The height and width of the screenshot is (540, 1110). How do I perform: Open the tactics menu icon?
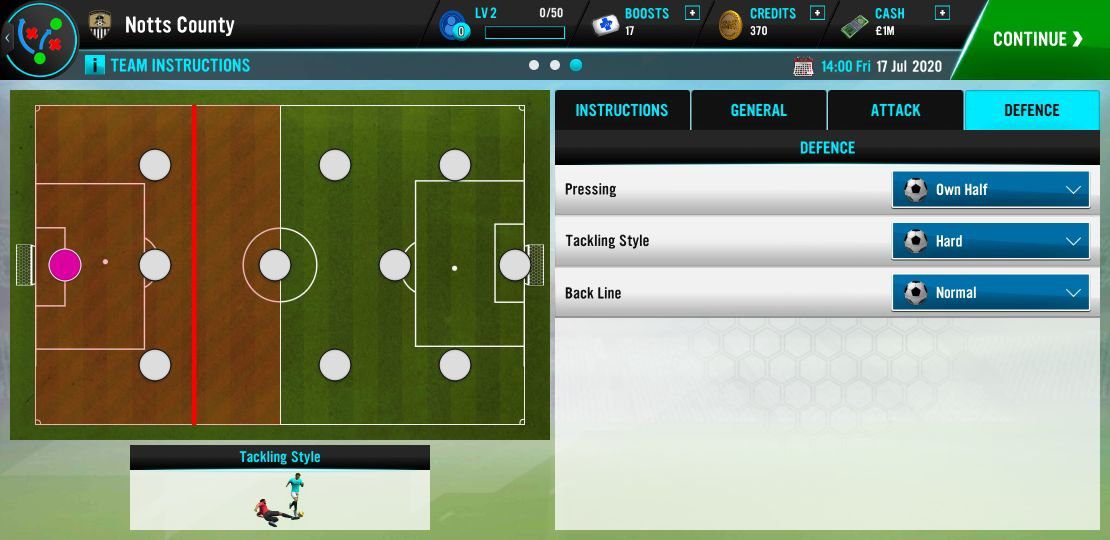point(42,40)
